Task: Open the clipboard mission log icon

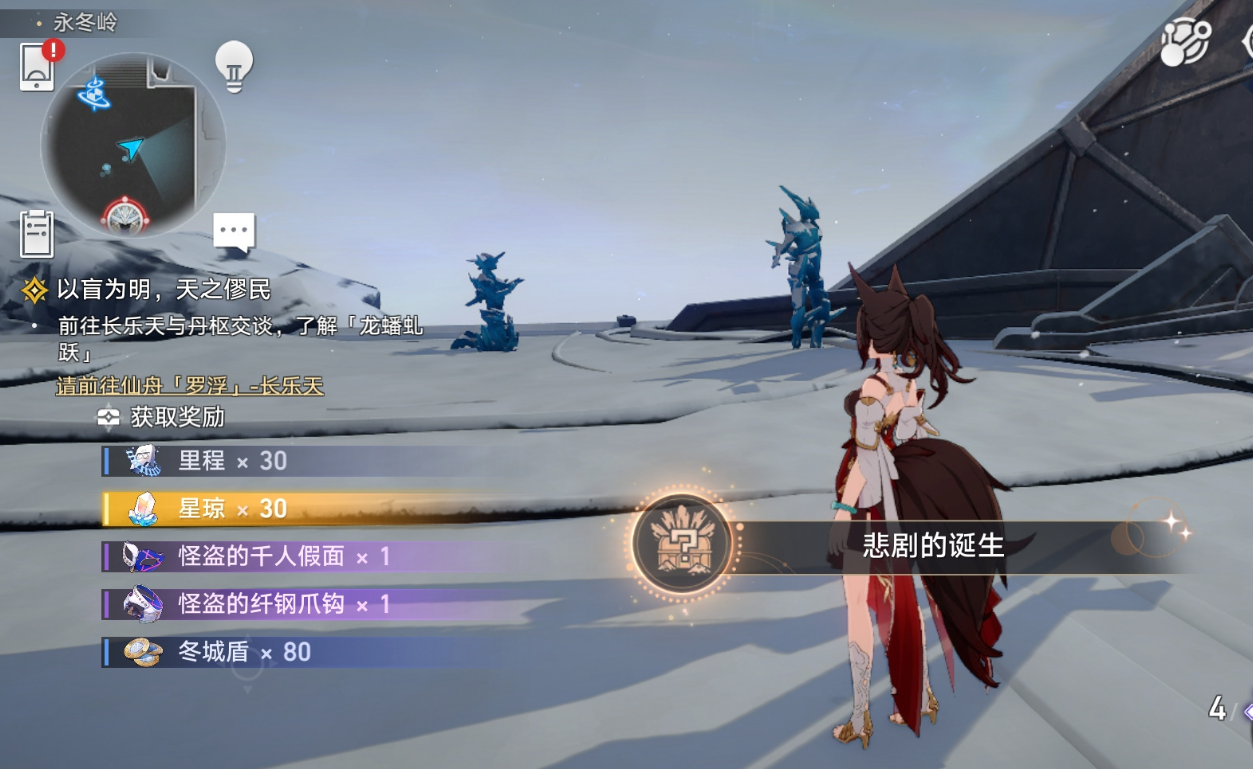Action: pyautogui.click(x=37, y=234)
